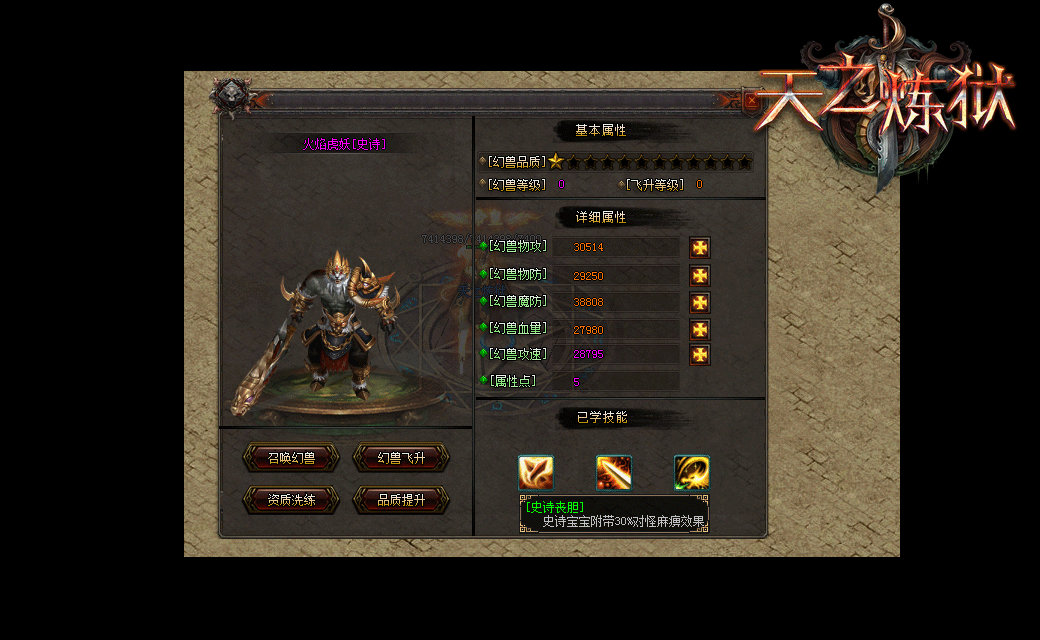Raise 幻兽魔防 using the plus button

point(700,302)
